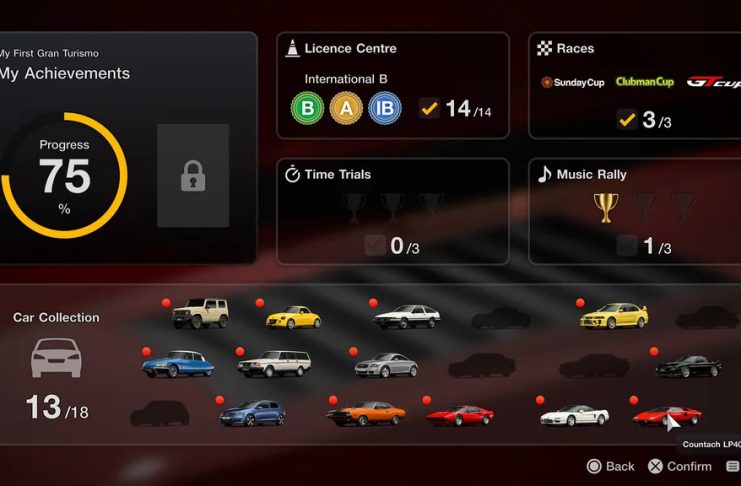The height and width of the screenshot is (486, 741).
Task: Choose the orange muscle car thumbnail
Action: [x=366, y=412]
